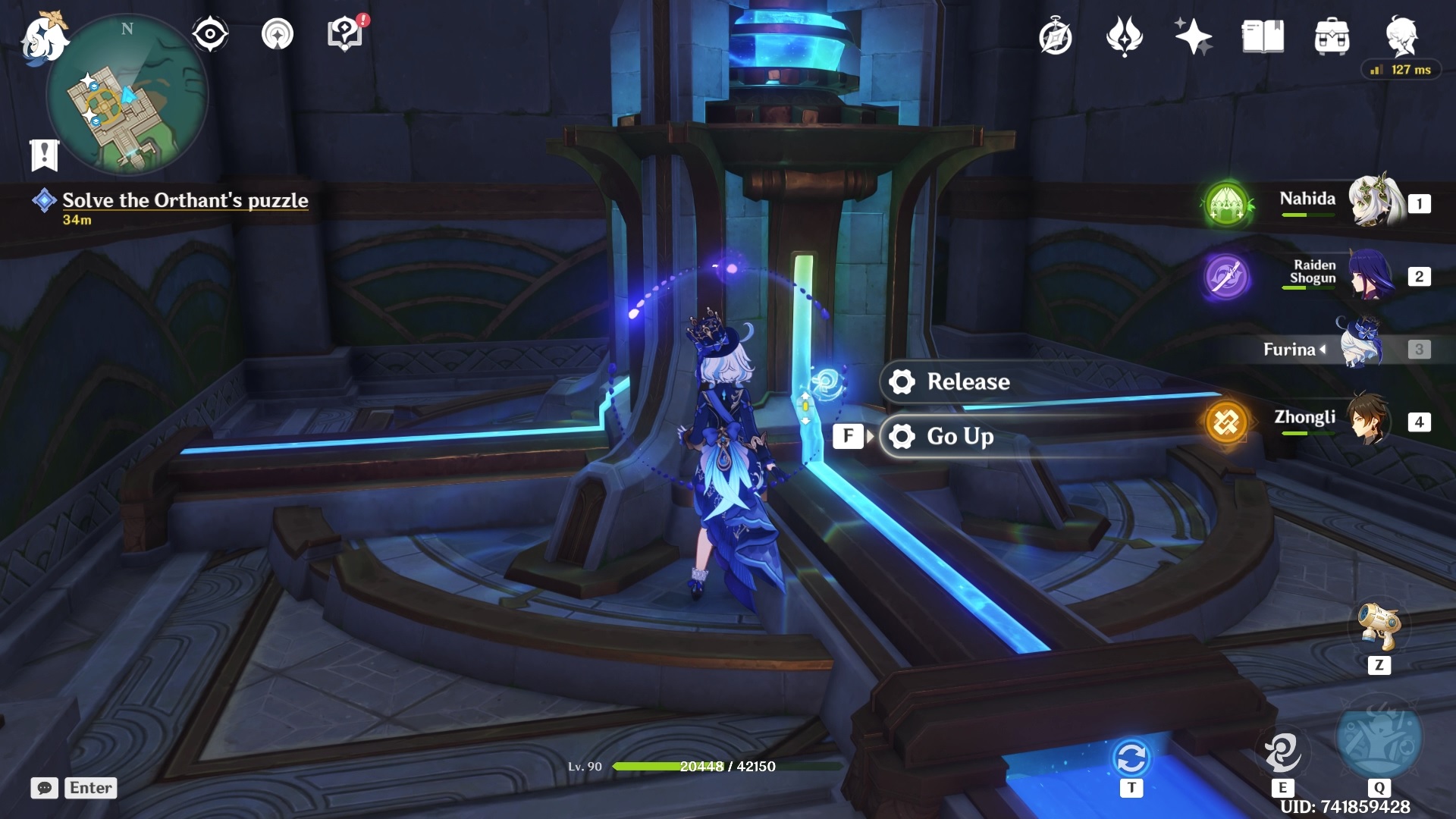Open the quest exclamation banner icon

[44, 155]
